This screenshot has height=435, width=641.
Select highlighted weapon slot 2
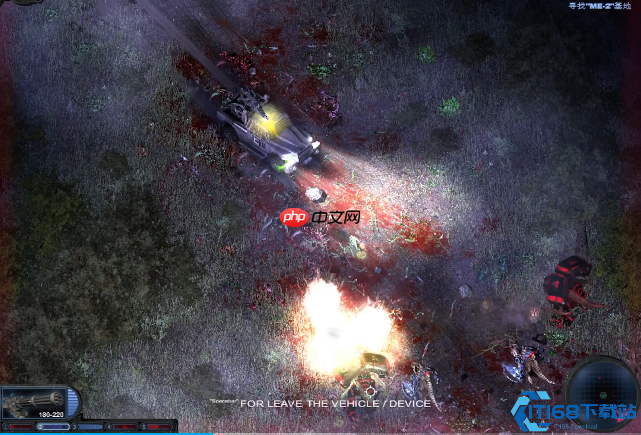pos(53,427)
